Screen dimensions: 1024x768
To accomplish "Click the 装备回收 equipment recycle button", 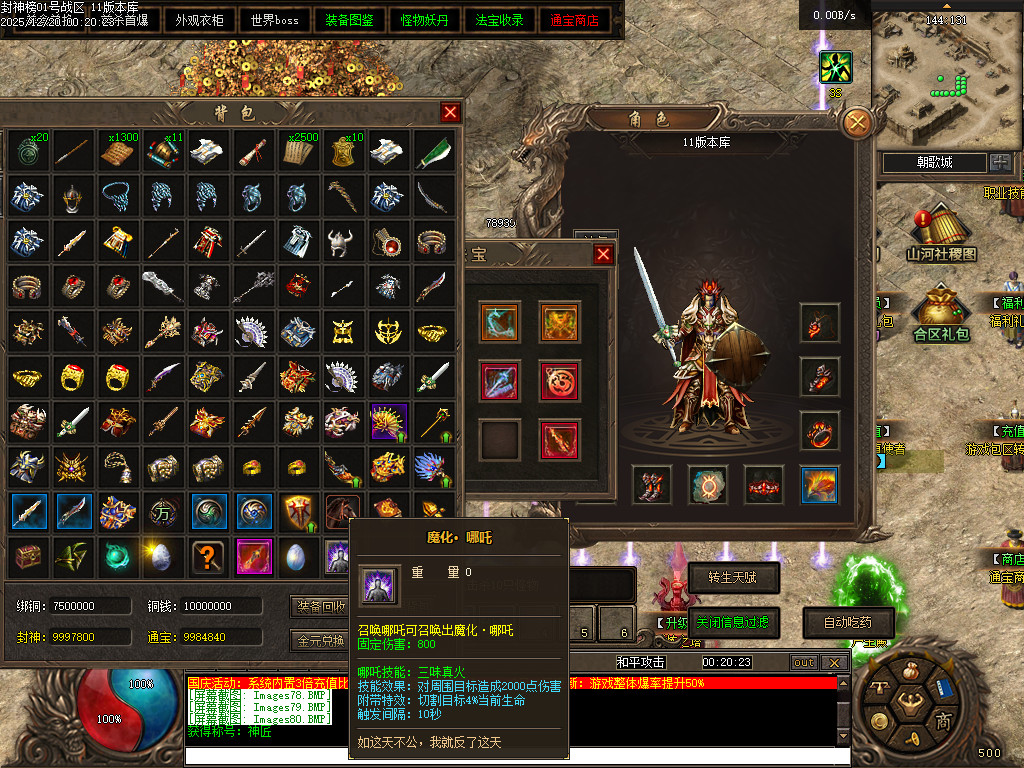I will point(320,606).
